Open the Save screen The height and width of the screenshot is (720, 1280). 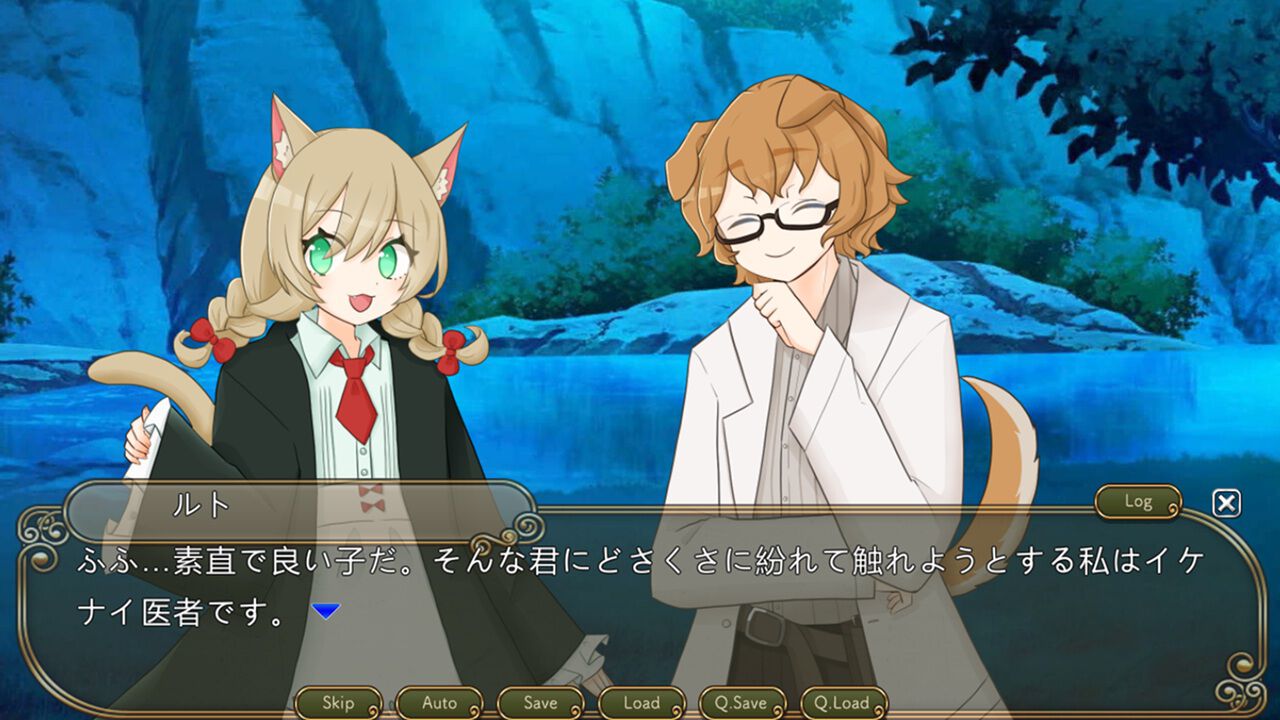pyautogui.click(x=540, y=703)
